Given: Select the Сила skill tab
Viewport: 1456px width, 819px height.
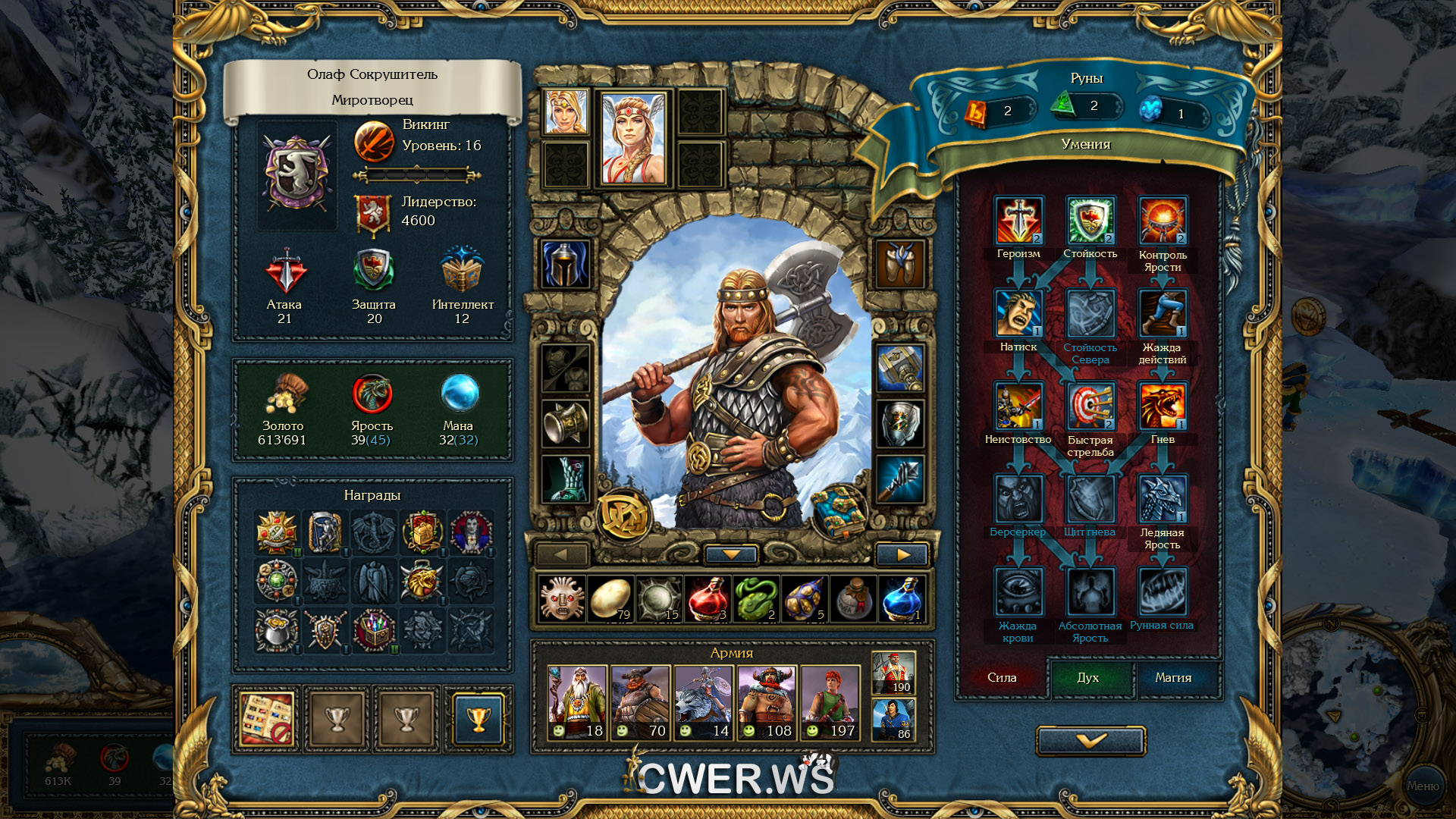Looking at the screenshot, I should pos(1002,678).
